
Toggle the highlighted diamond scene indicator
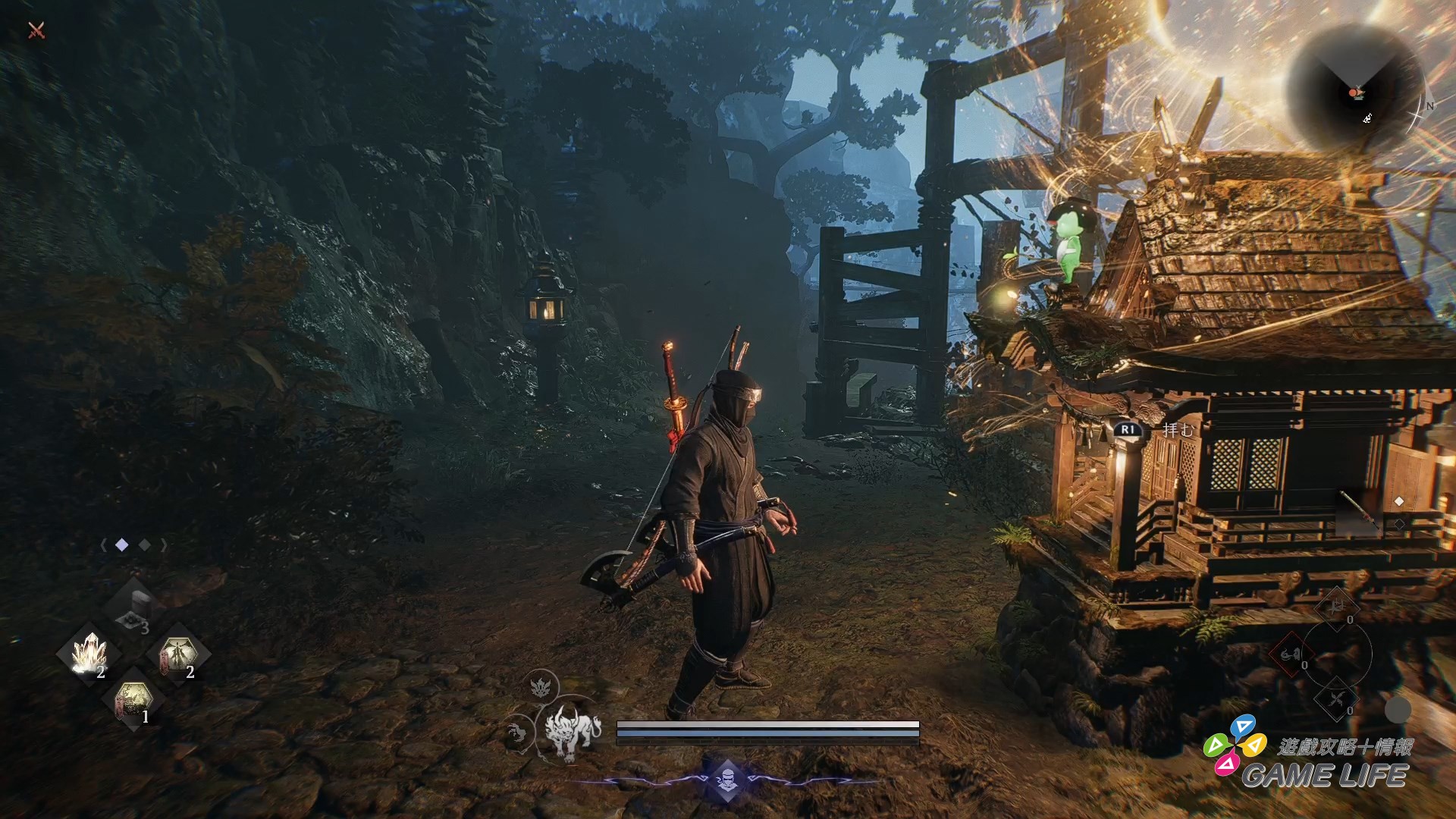[121, 544]
